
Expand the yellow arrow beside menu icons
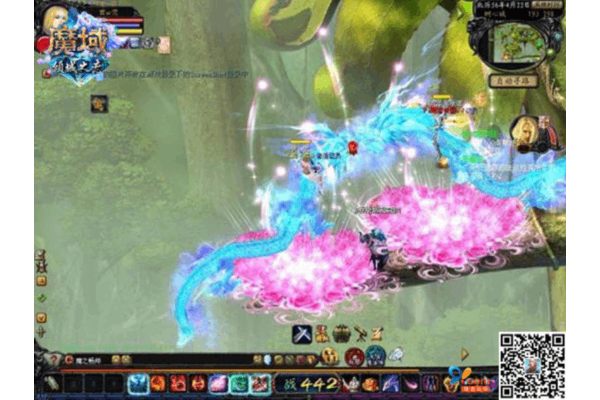pyautogui.click(x=465, y=353)
